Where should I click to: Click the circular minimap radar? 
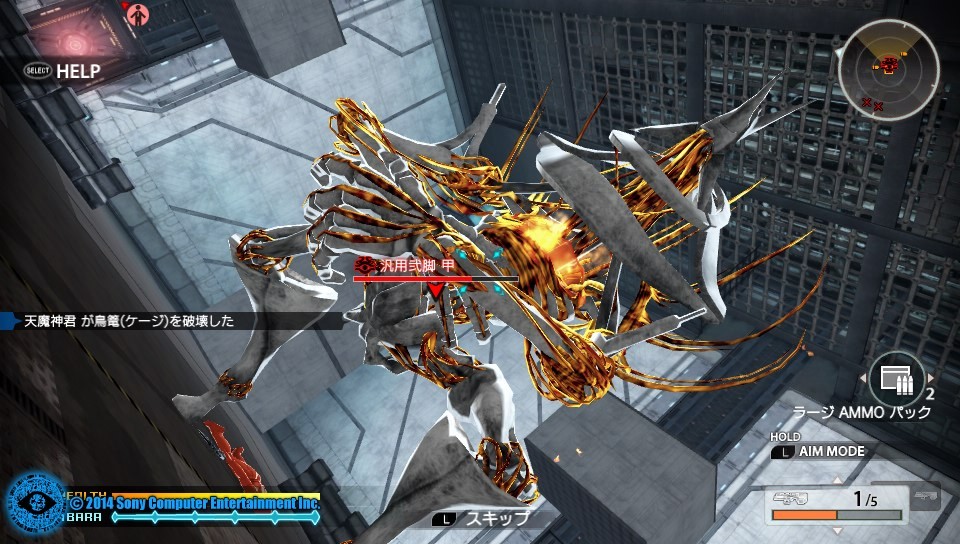click(x=888, y=70)
